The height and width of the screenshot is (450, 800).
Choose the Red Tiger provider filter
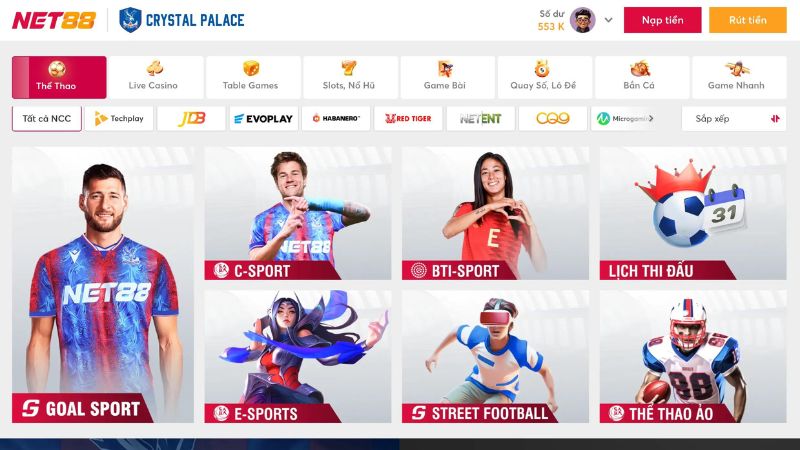click(x=408, y=118)
